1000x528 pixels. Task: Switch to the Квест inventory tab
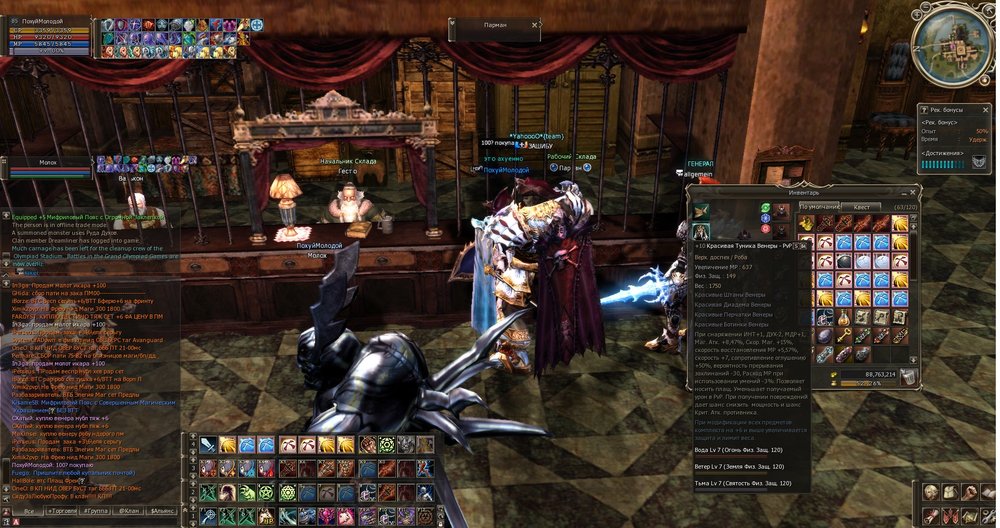(x=860, y=207)
